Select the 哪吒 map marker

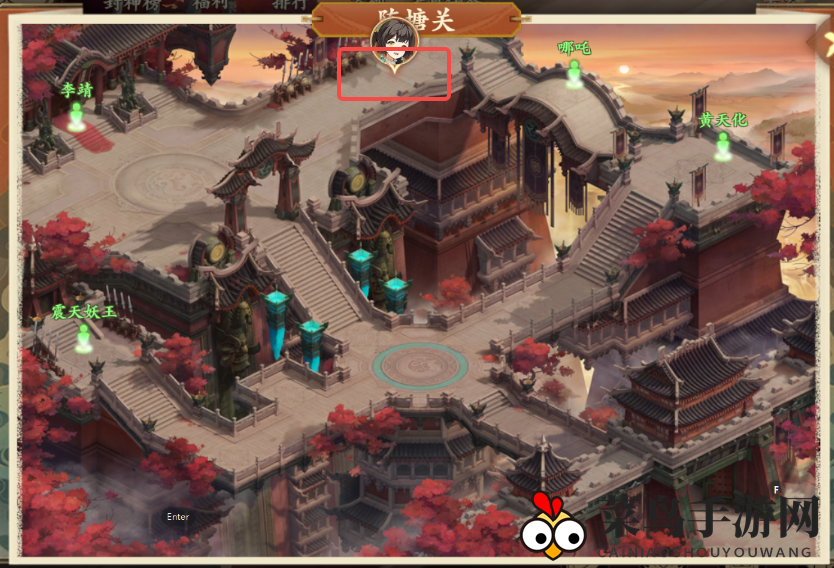(574, 72)
